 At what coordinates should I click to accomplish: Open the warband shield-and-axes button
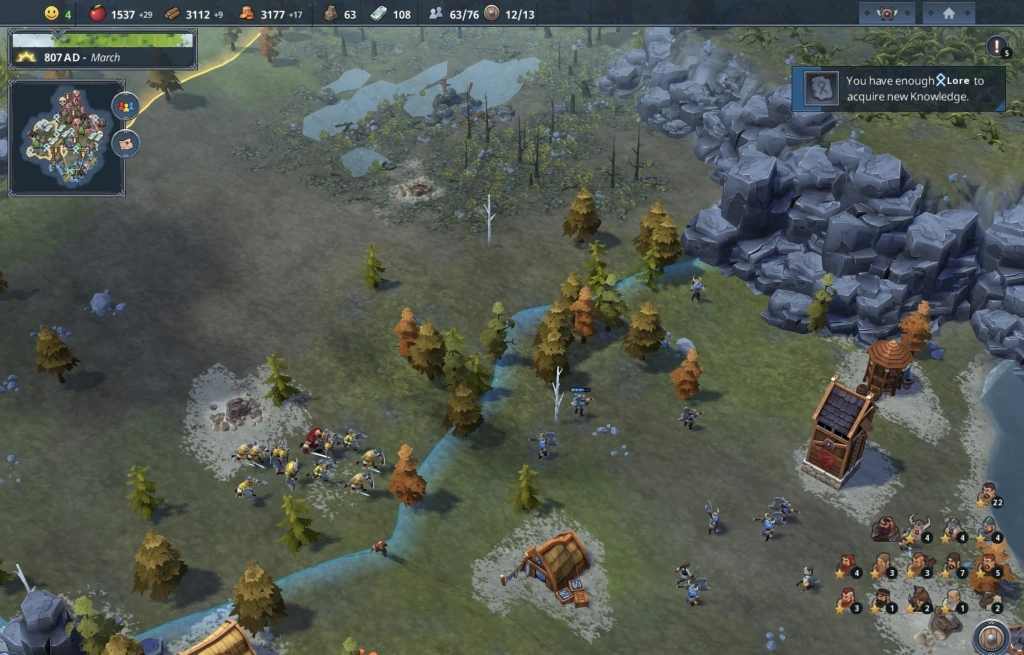885,13
